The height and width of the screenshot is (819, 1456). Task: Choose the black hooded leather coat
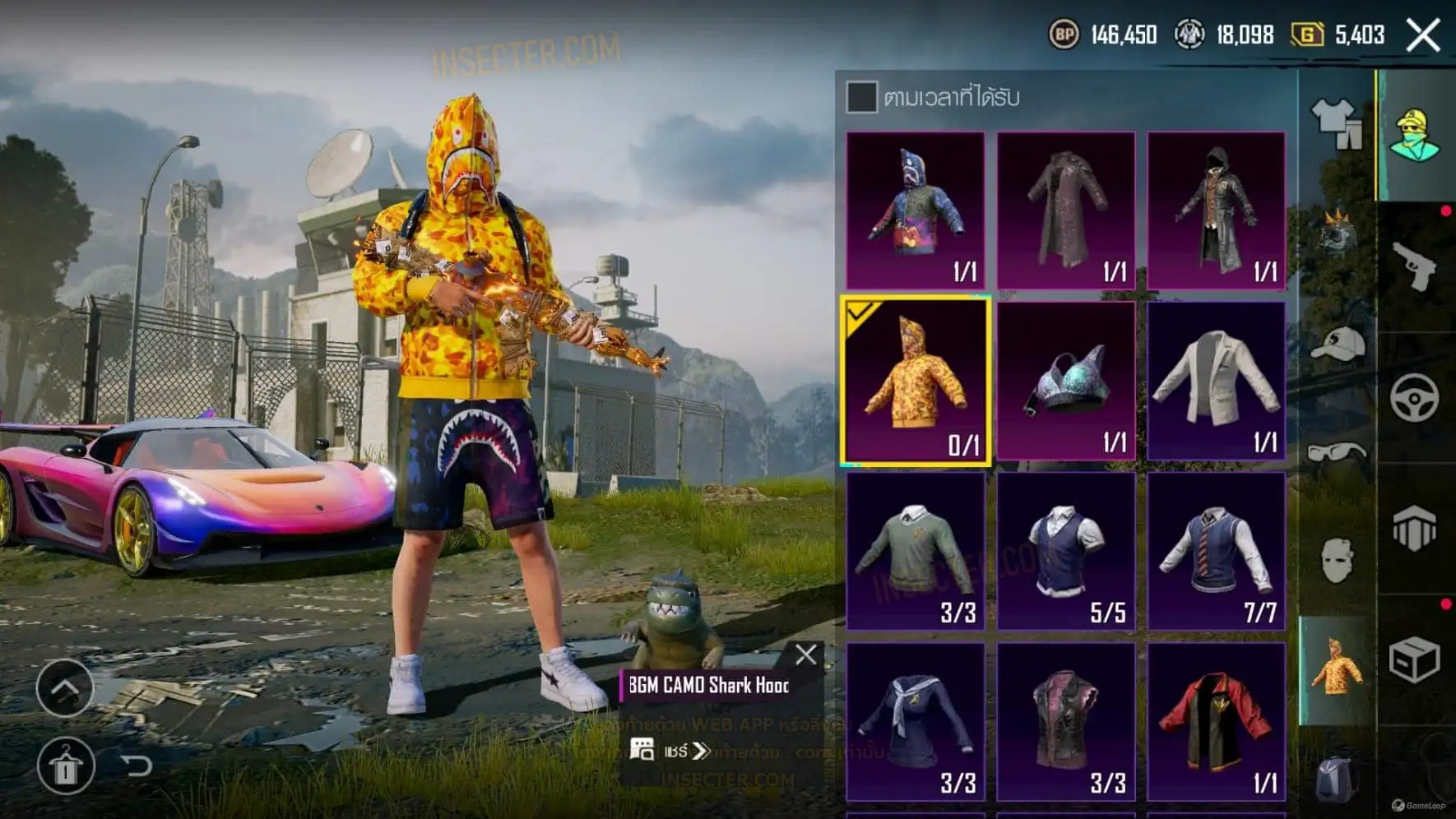tap(1216, 210)
